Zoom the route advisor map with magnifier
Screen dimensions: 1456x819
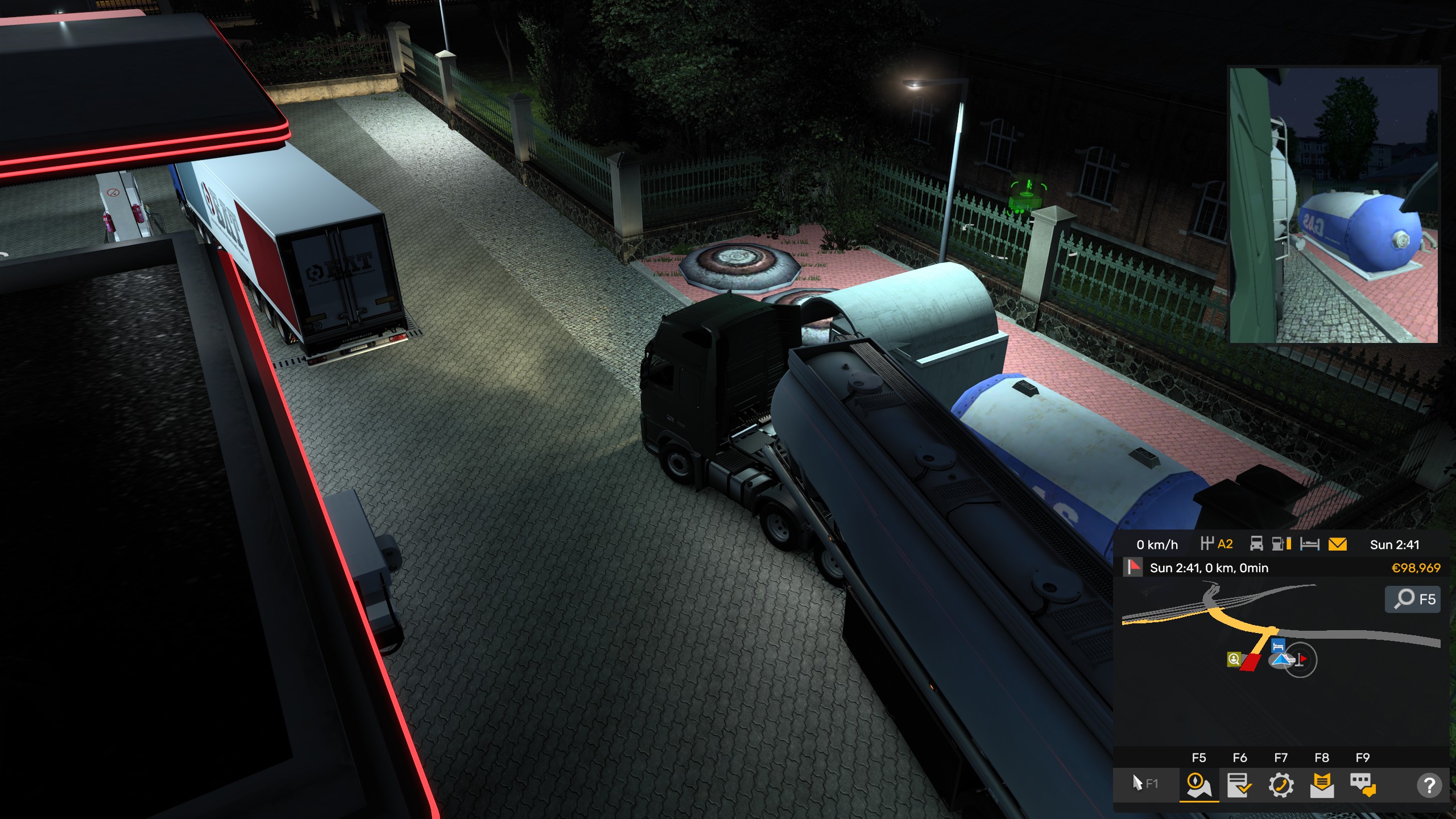point(1413,599)
